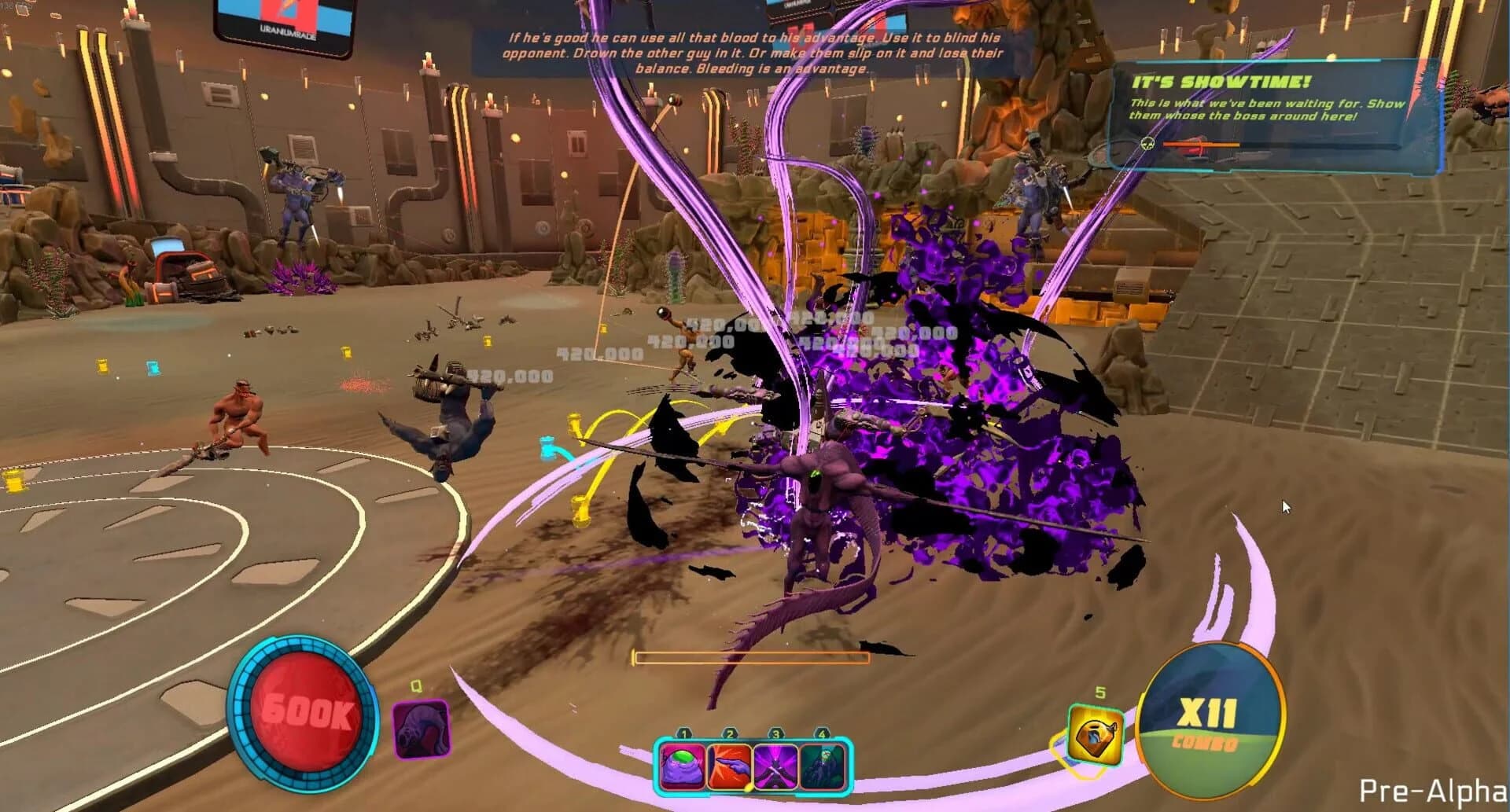Click the orange progress bar in the showtime panel
The image size is (1510, 812).
tap(1203, 145)
